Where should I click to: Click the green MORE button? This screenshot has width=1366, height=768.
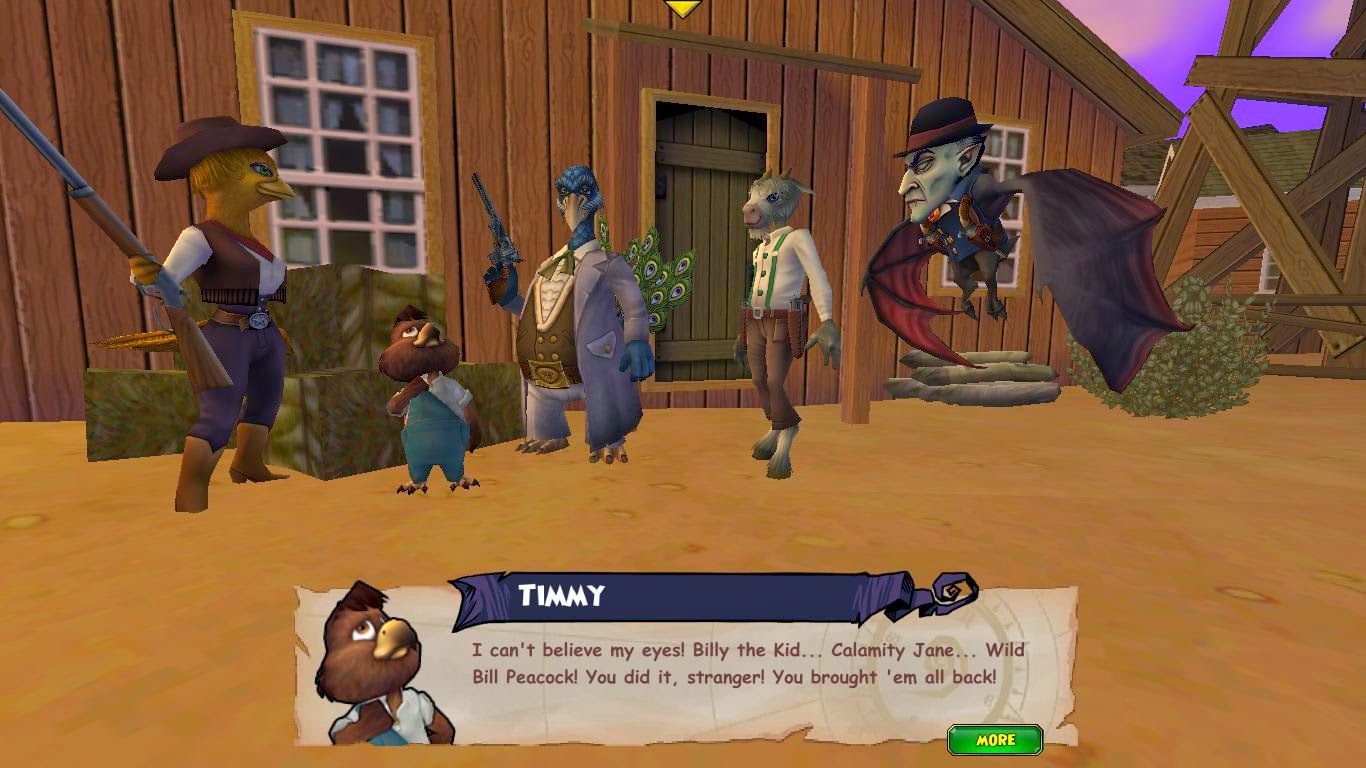pyautogui.click(x=995, y=740)
